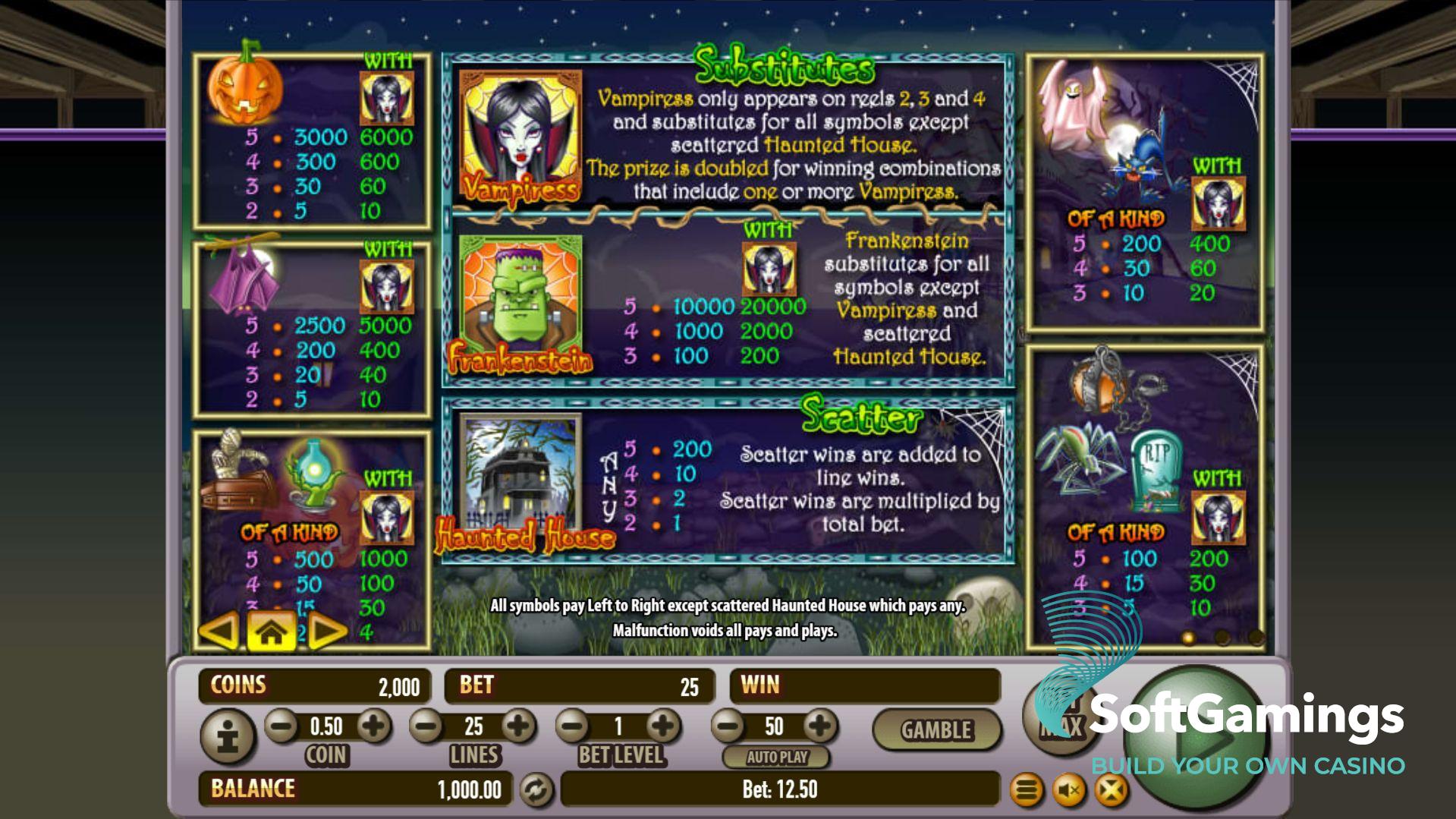Raise the bet level

664,726
